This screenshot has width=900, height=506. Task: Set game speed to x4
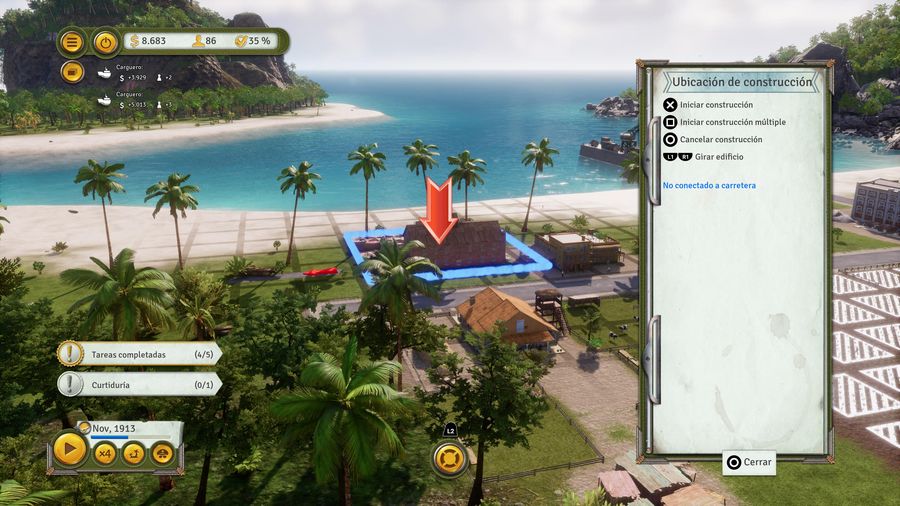[x=104, y=453]
